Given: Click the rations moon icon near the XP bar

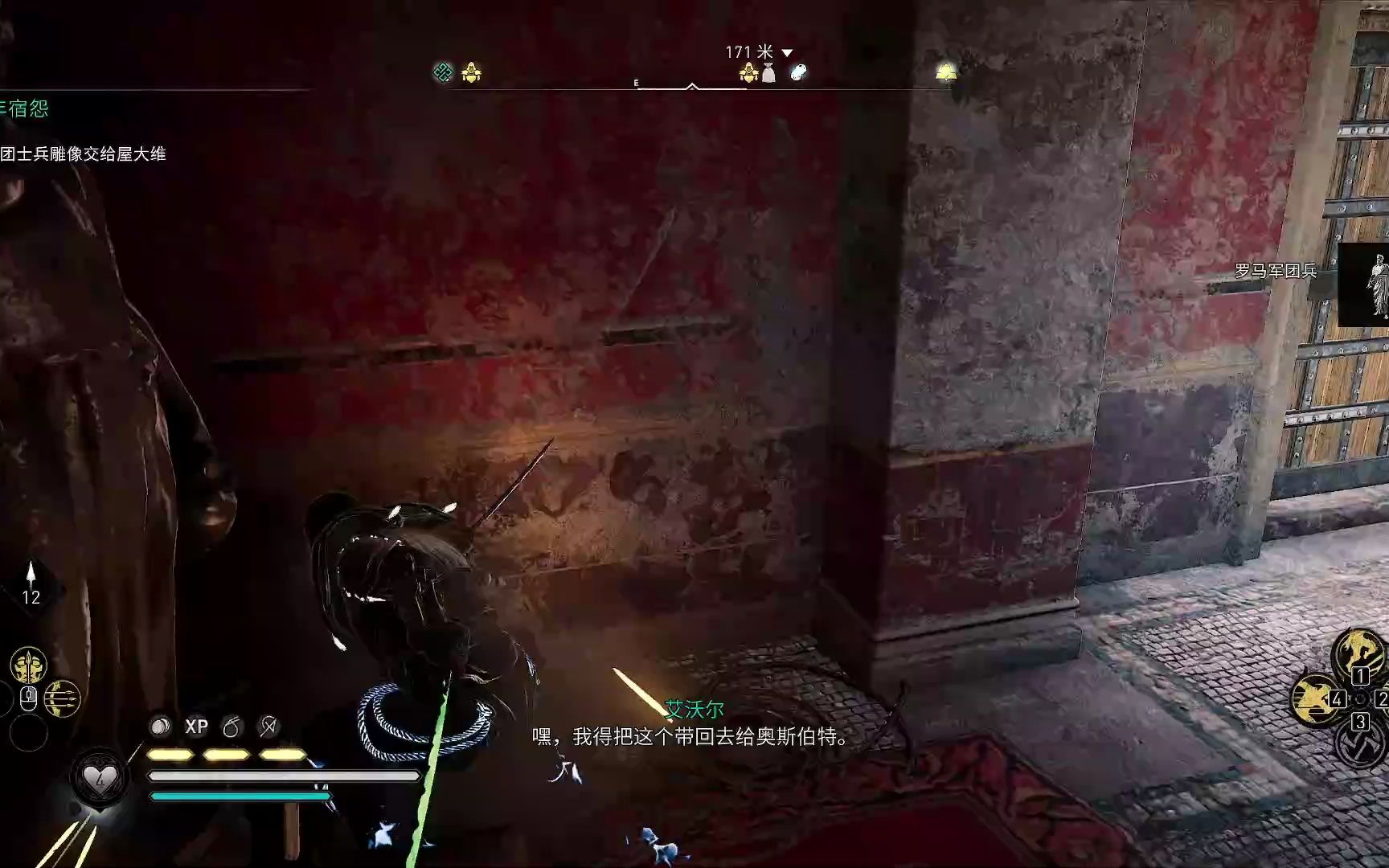Looking at the screenshot, I should click(159, 724).
